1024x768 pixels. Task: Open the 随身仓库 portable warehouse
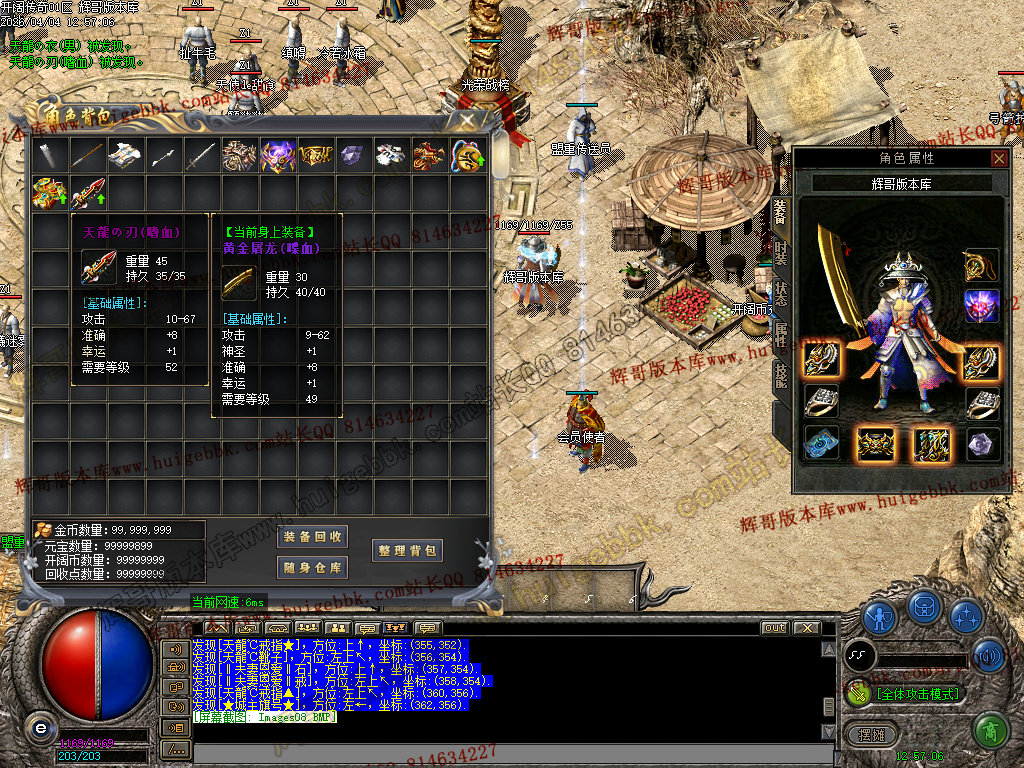[x=312, y=568]
